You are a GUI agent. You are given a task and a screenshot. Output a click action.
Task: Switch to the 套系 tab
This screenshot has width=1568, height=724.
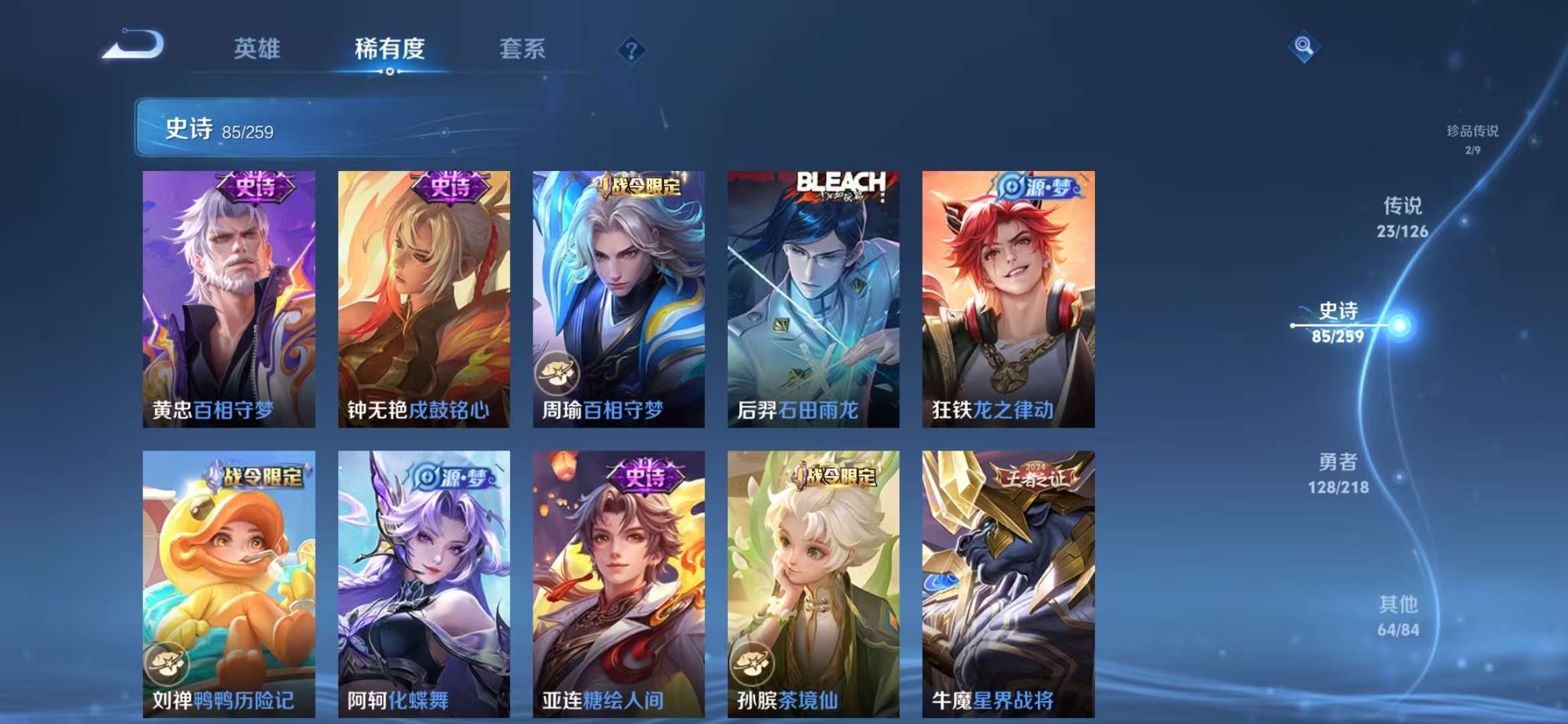(522, 49)
